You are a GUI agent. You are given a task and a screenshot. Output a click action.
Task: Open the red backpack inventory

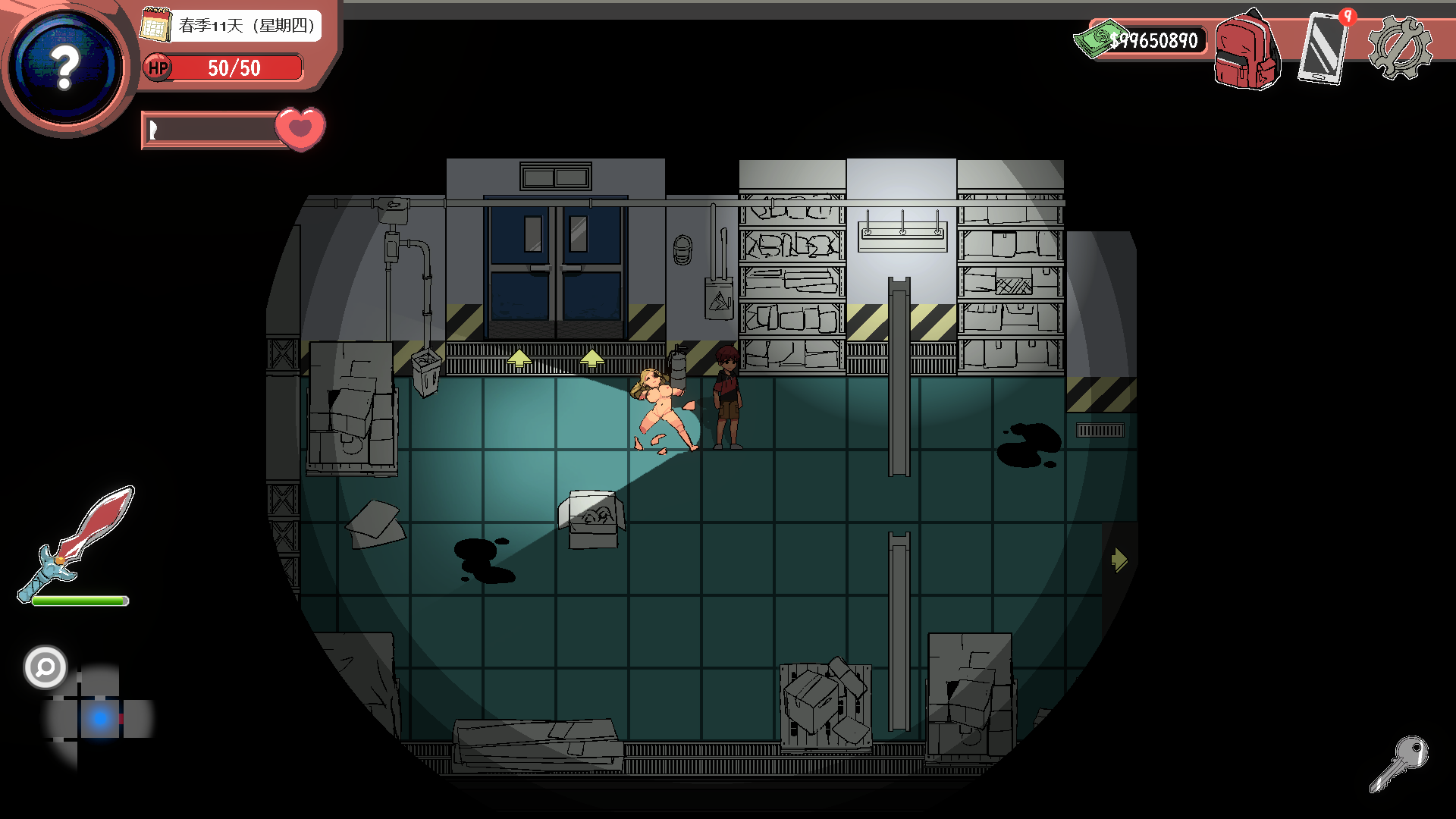coord(1247,51)
